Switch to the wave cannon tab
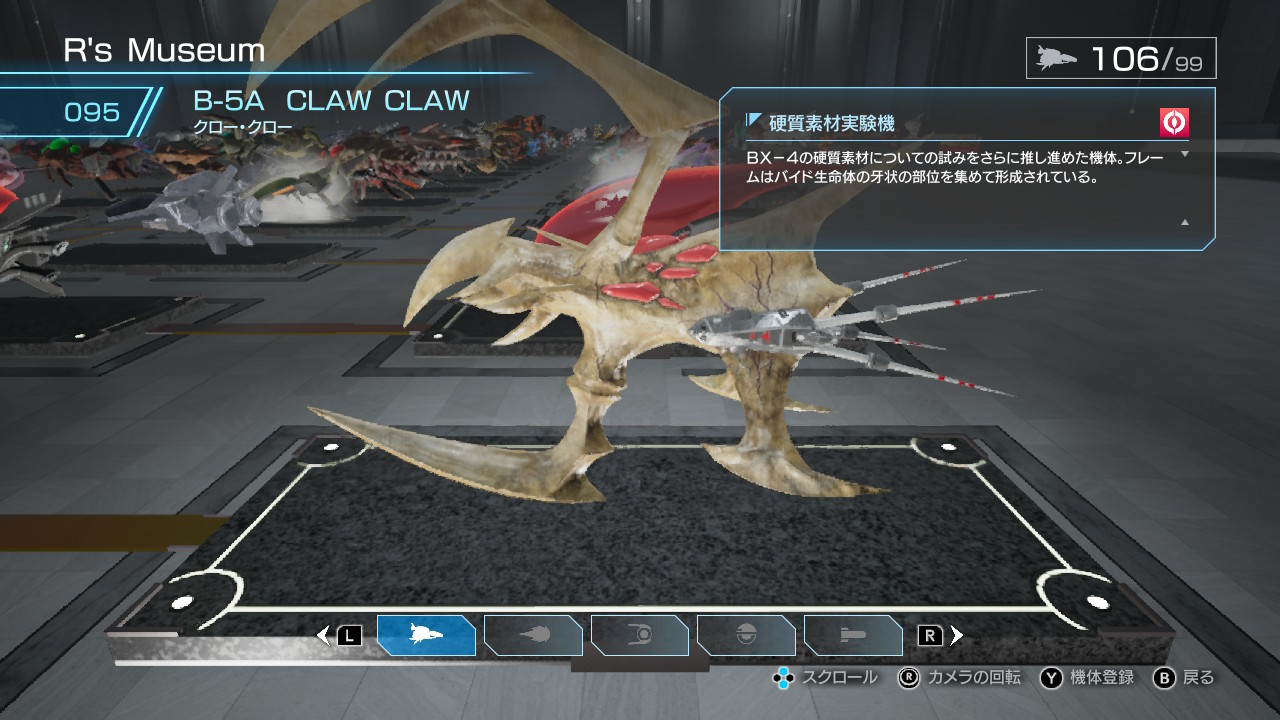 (x=533, y=635)
